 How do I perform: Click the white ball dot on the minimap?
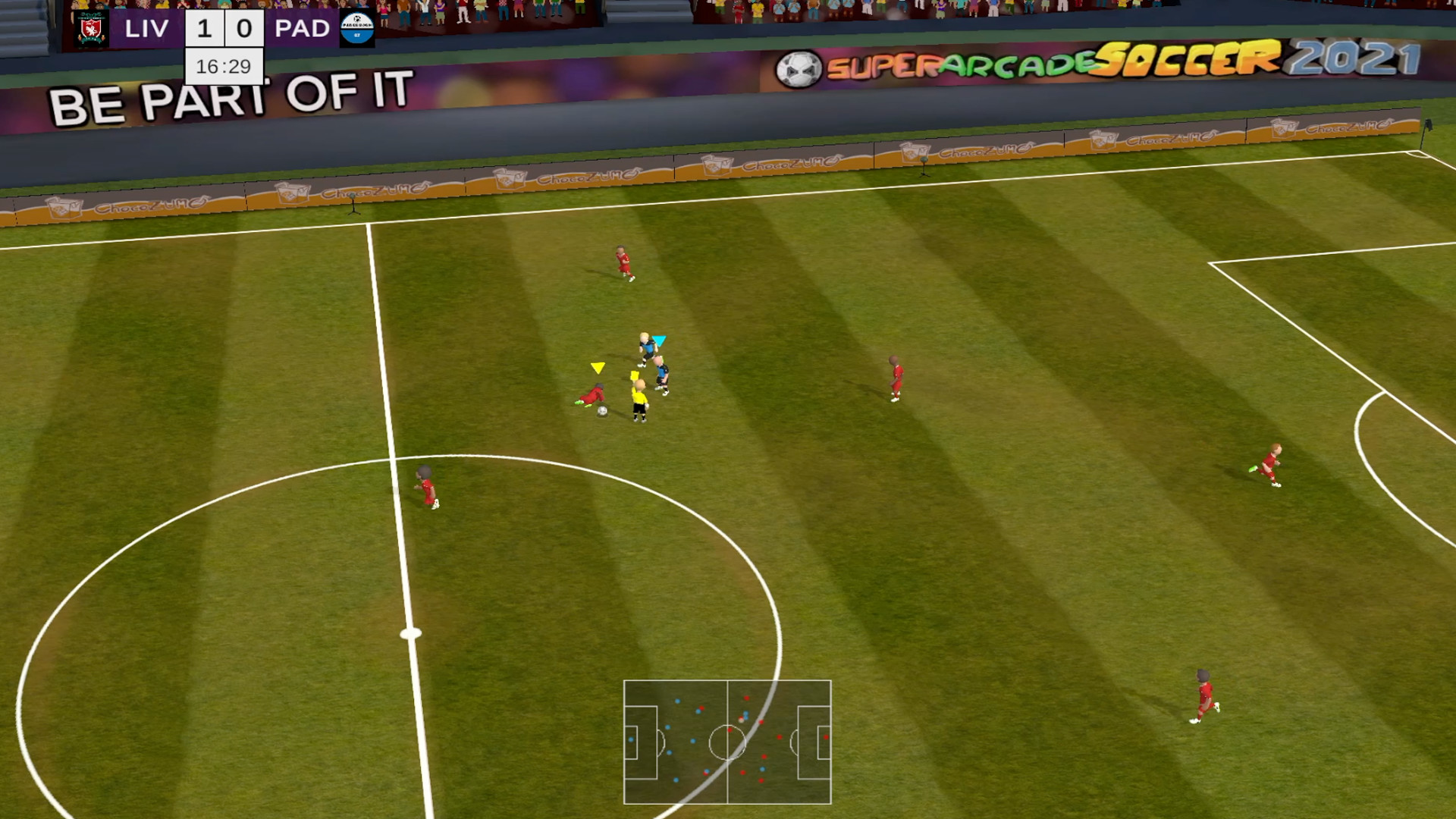tap(741, 720)
